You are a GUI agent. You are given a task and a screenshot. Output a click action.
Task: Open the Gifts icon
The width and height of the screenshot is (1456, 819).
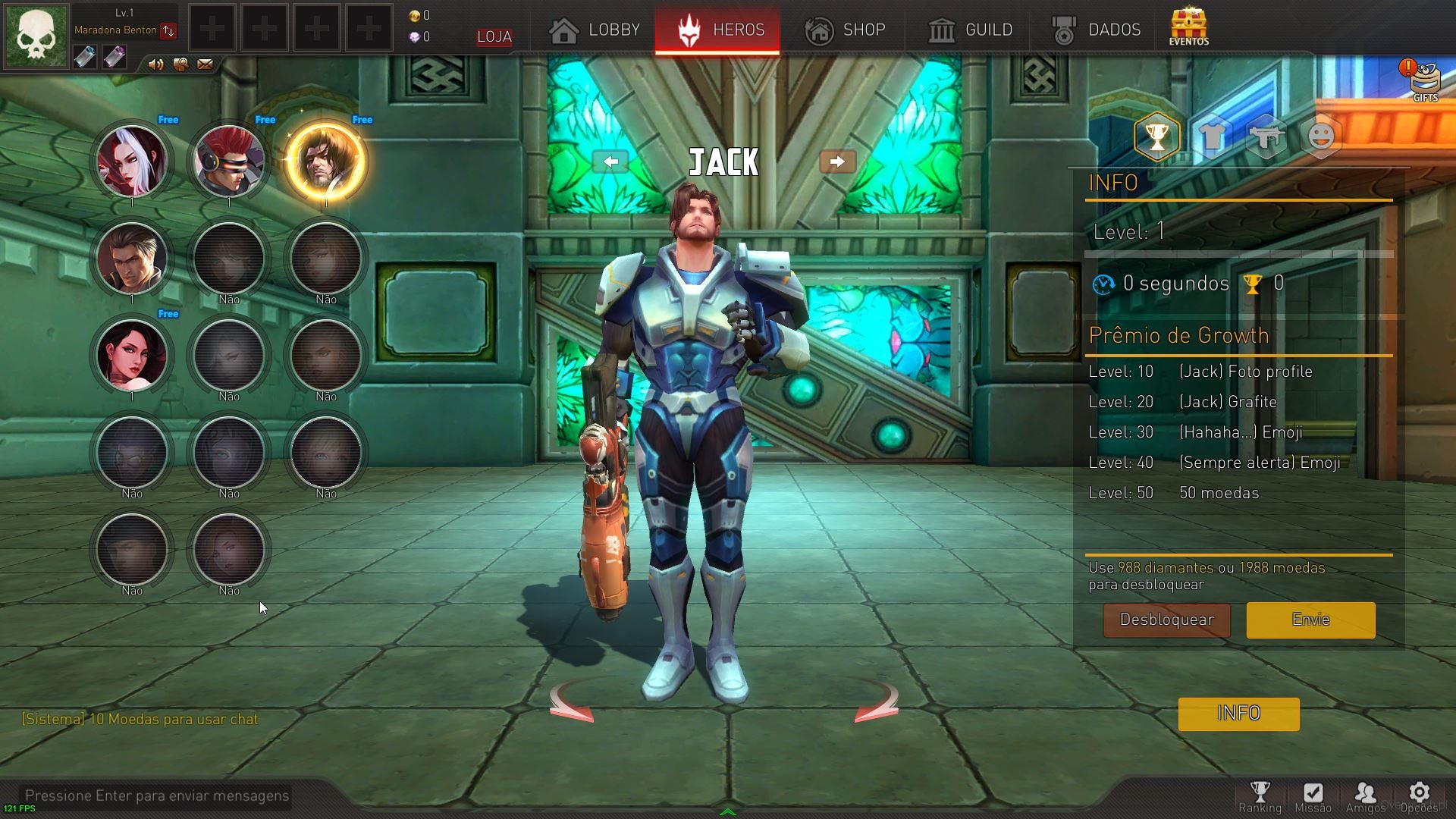(1424, 80)
